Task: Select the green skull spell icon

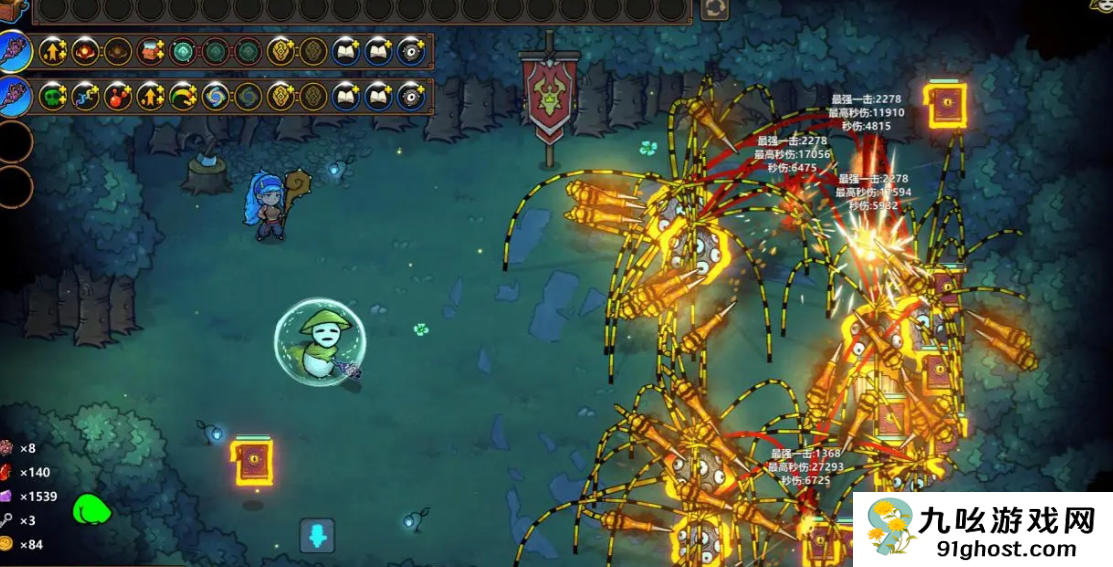Action: click(53, 96)
